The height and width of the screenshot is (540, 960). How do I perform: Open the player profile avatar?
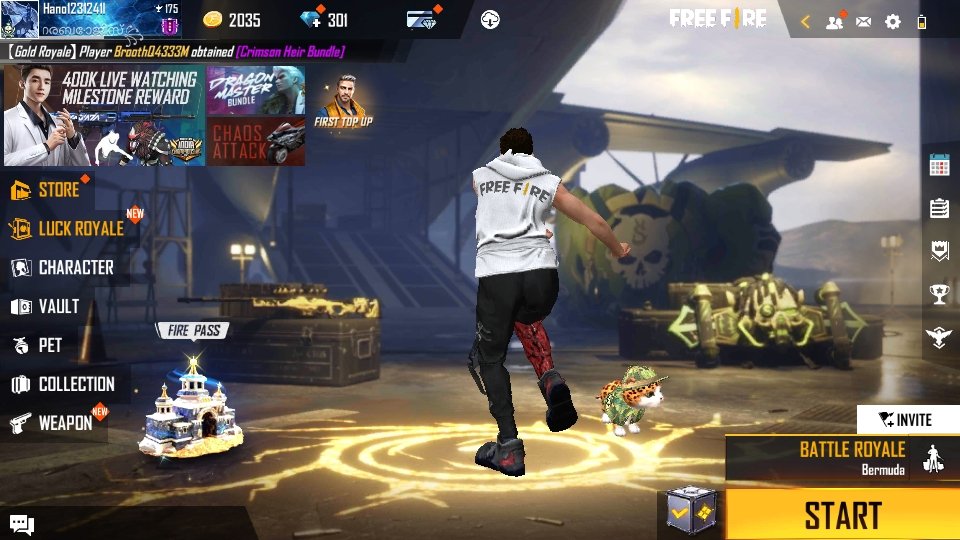[20, 20]
